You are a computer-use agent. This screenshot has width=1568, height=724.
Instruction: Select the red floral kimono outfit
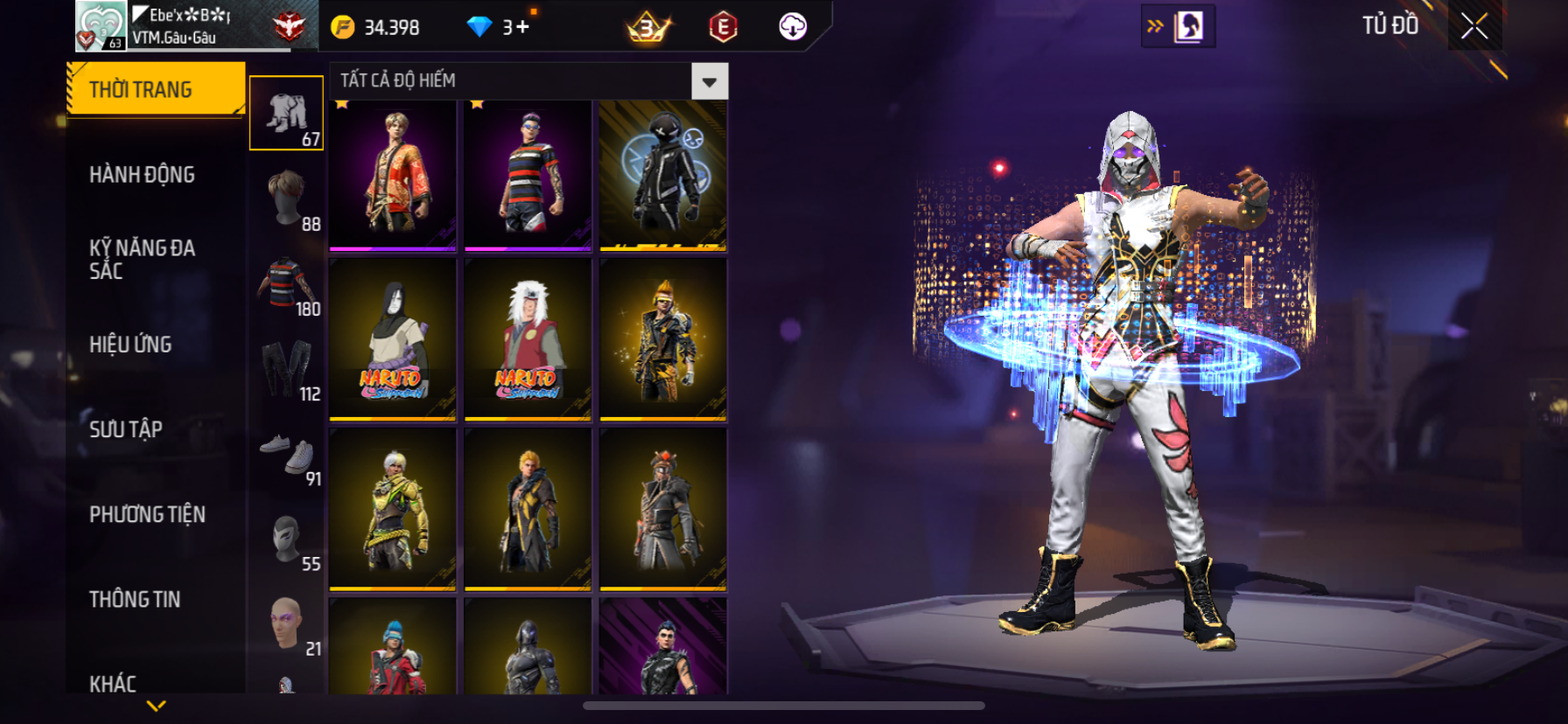click(x=393, y=175)
